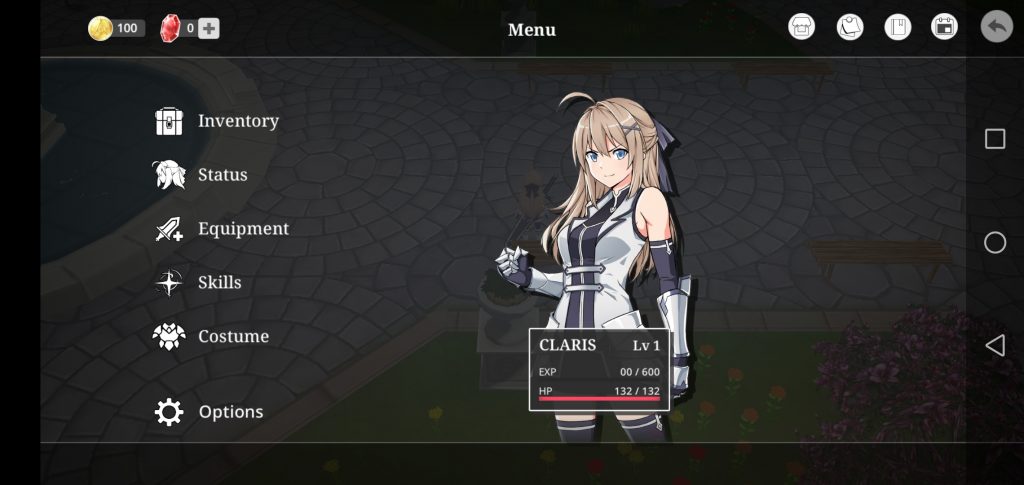
Task: Open the Skills menu
Action: [199, 283]
